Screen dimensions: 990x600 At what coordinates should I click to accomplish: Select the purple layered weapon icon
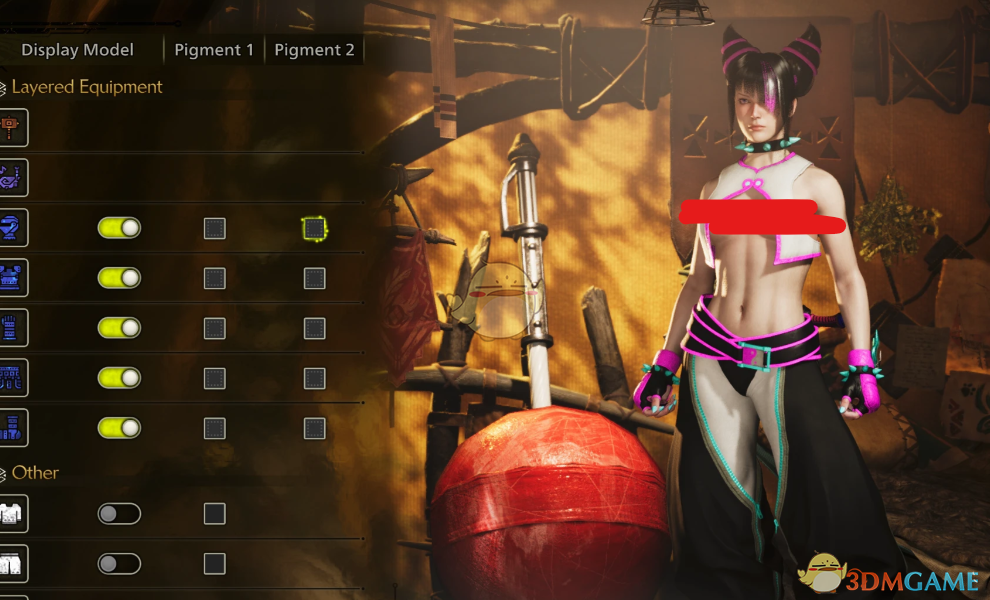click(x=13, y=177)
